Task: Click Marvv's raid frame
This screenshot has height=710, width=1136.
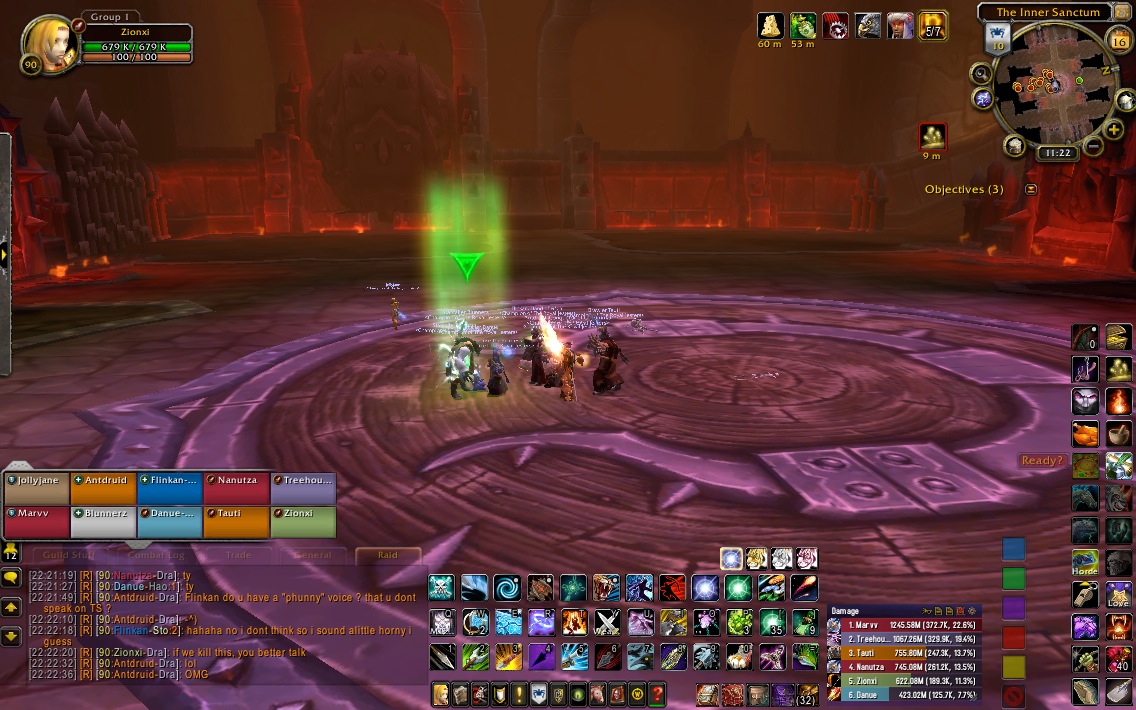Action: pyautogui.click(x=38, y=522)
